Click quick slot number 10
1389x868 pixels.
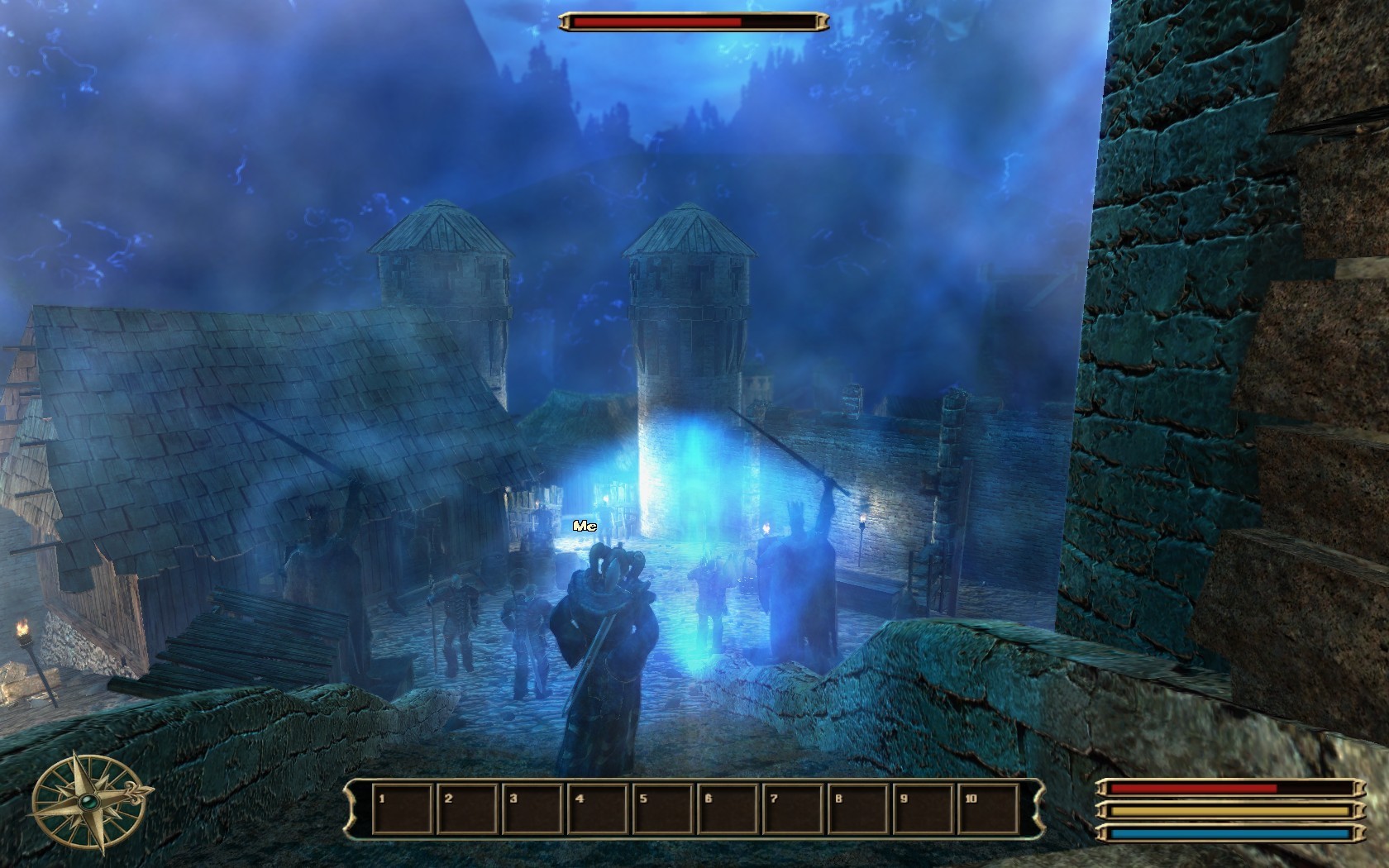989,808
